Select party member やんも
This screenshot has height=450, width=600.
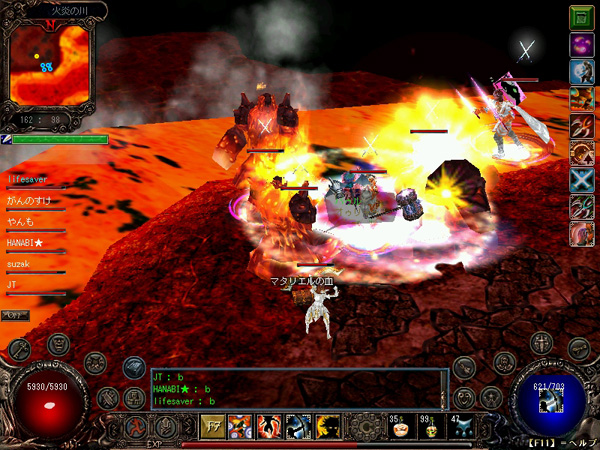[x=21, y=222]
